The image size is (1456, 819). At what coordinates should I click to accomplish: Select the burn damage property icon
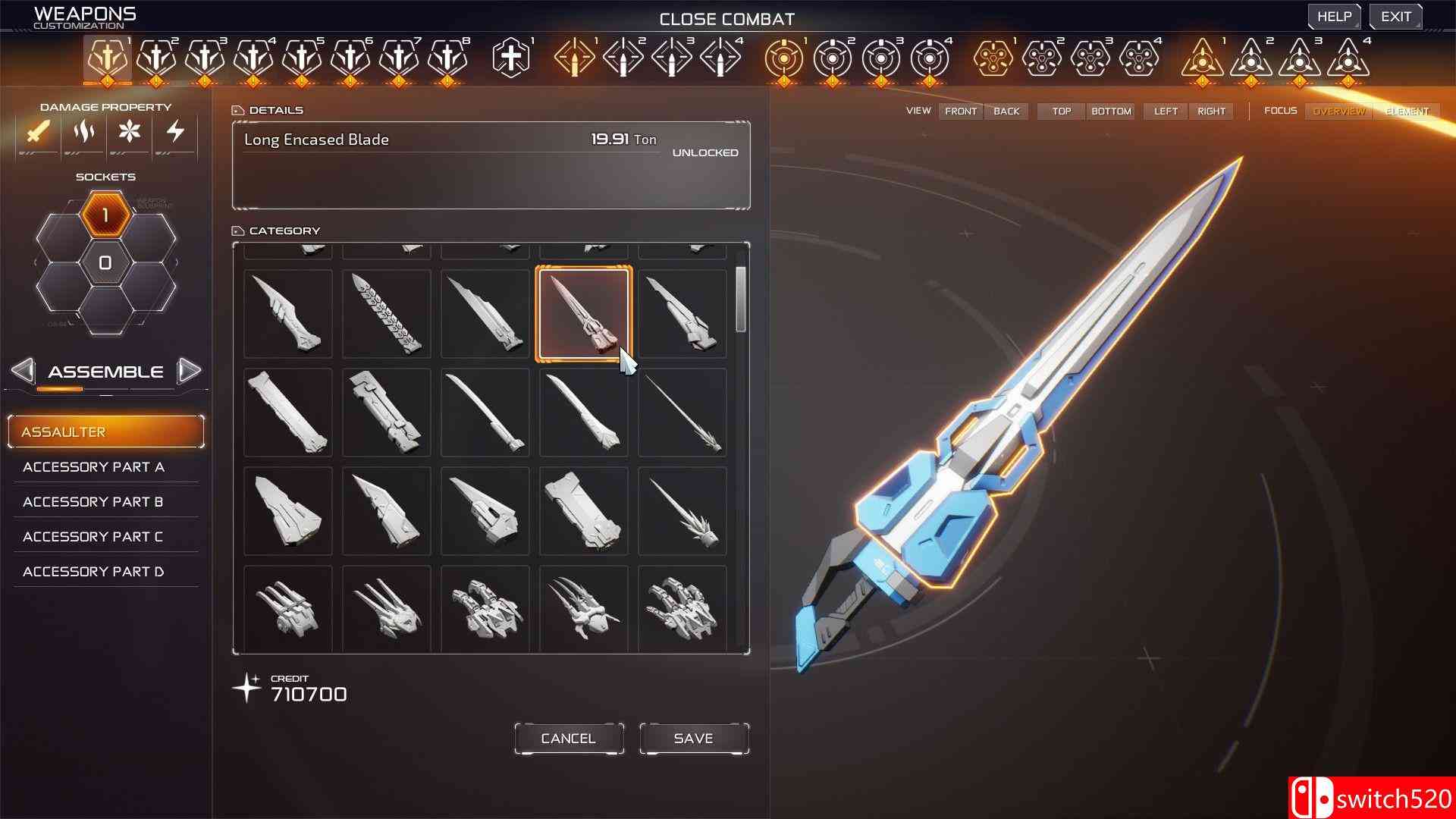pyautogui.click(x=83, y=133)
